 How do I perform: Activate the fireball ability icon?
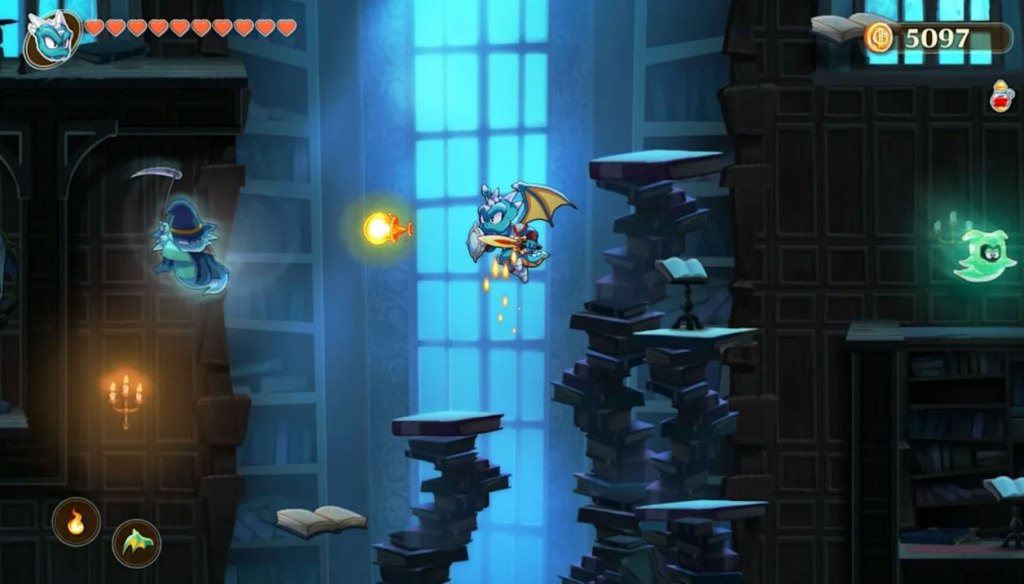[x=76, y=522]
